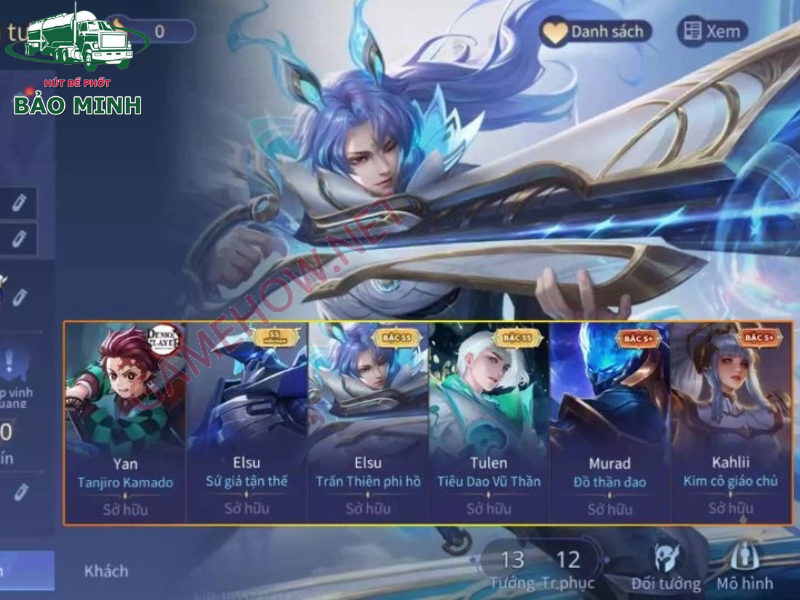Click the Xem view button
Viewport: 800px width, 600px height.
pyautogui.click(x=712, y=32)
